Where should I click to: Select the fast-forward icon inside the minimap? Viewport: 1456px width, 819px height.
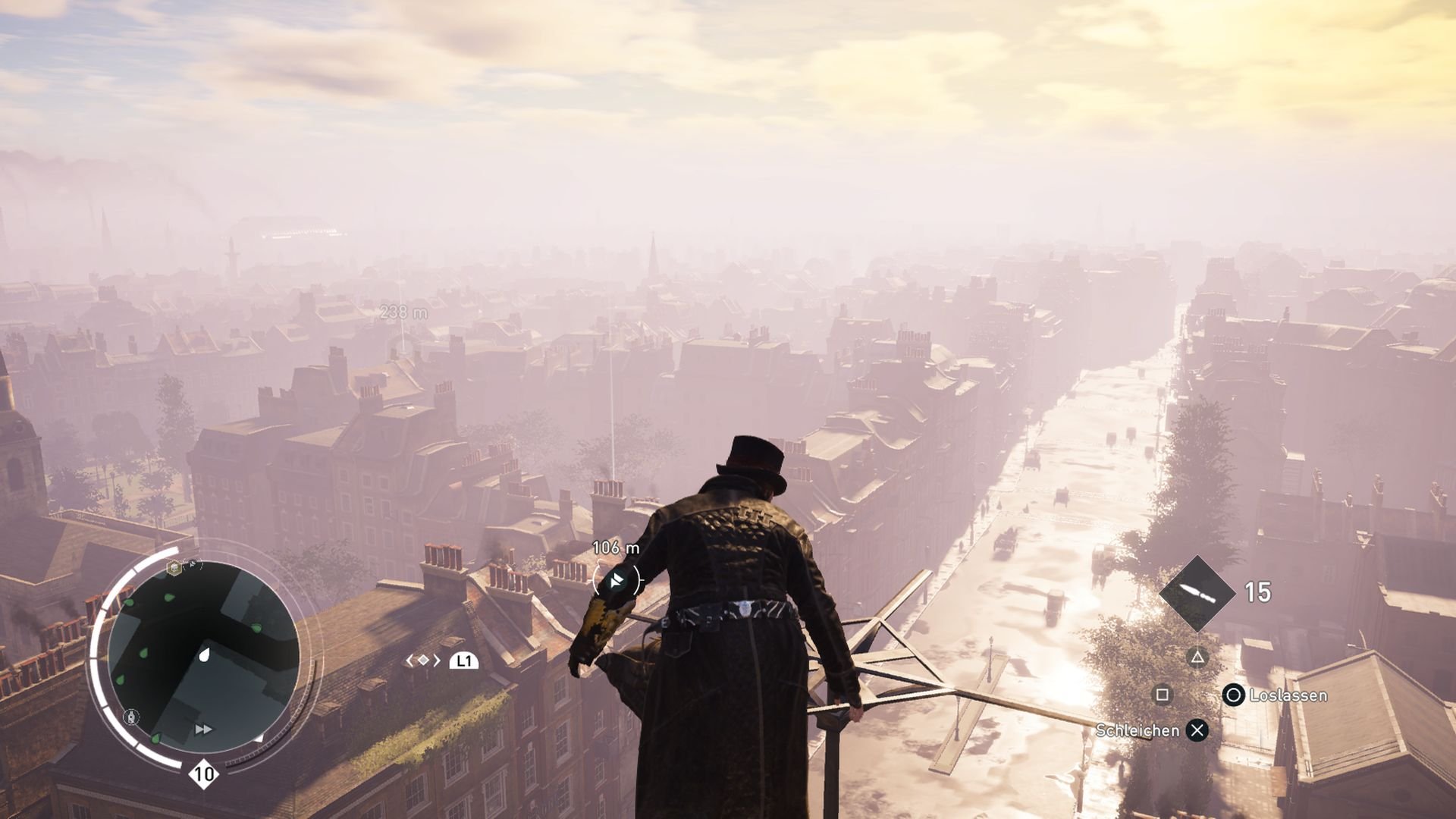pos(203,729)
